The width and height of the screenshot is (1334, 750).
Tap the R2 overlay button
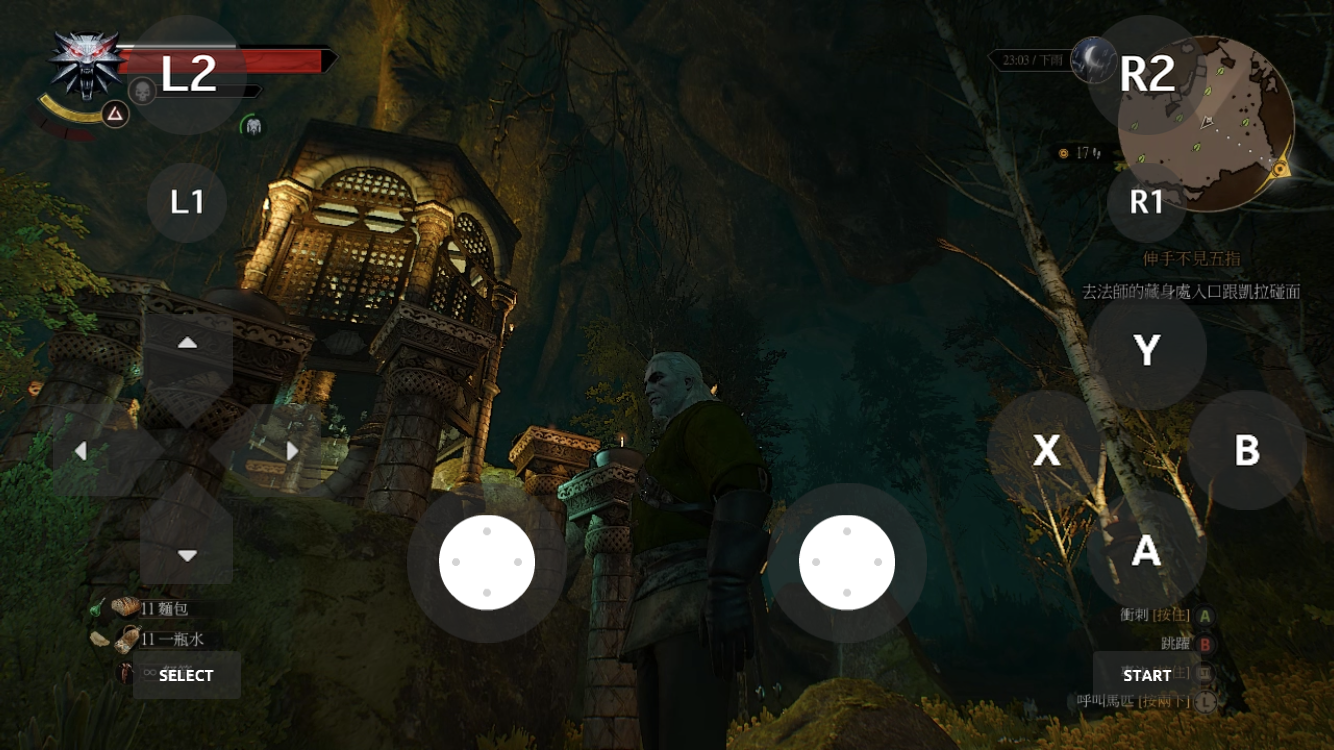[1147, 75]
